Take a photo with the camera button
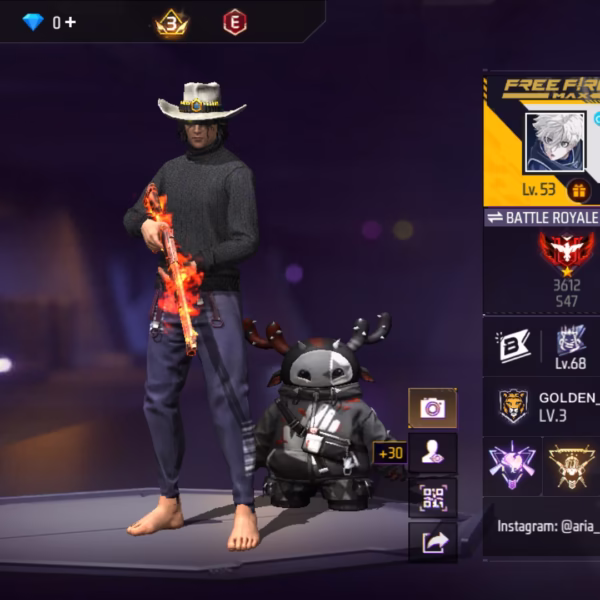The height and width of the screenshot is (600, 600). pyautogui.click(x=432, y=408)
